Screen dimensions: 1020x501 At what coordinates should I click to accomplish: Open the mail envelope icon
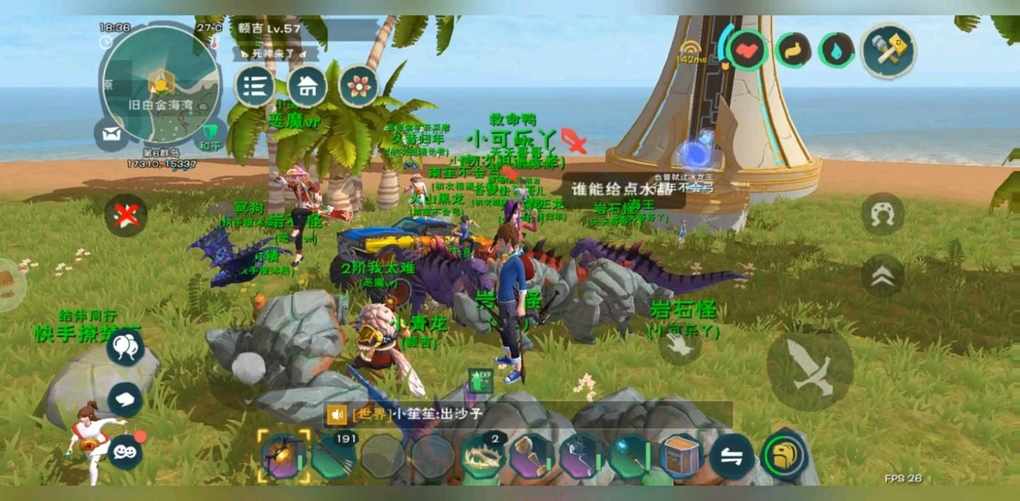coord(110,133)
